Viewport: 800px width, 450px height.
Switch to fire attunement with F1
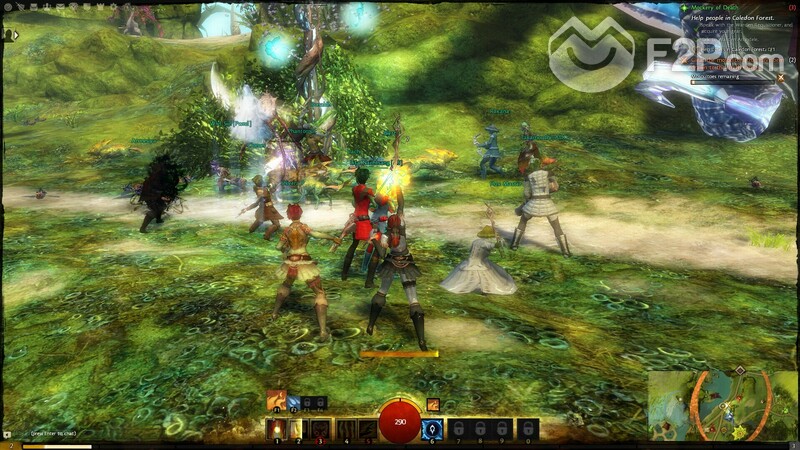click(x=277, y=403)
